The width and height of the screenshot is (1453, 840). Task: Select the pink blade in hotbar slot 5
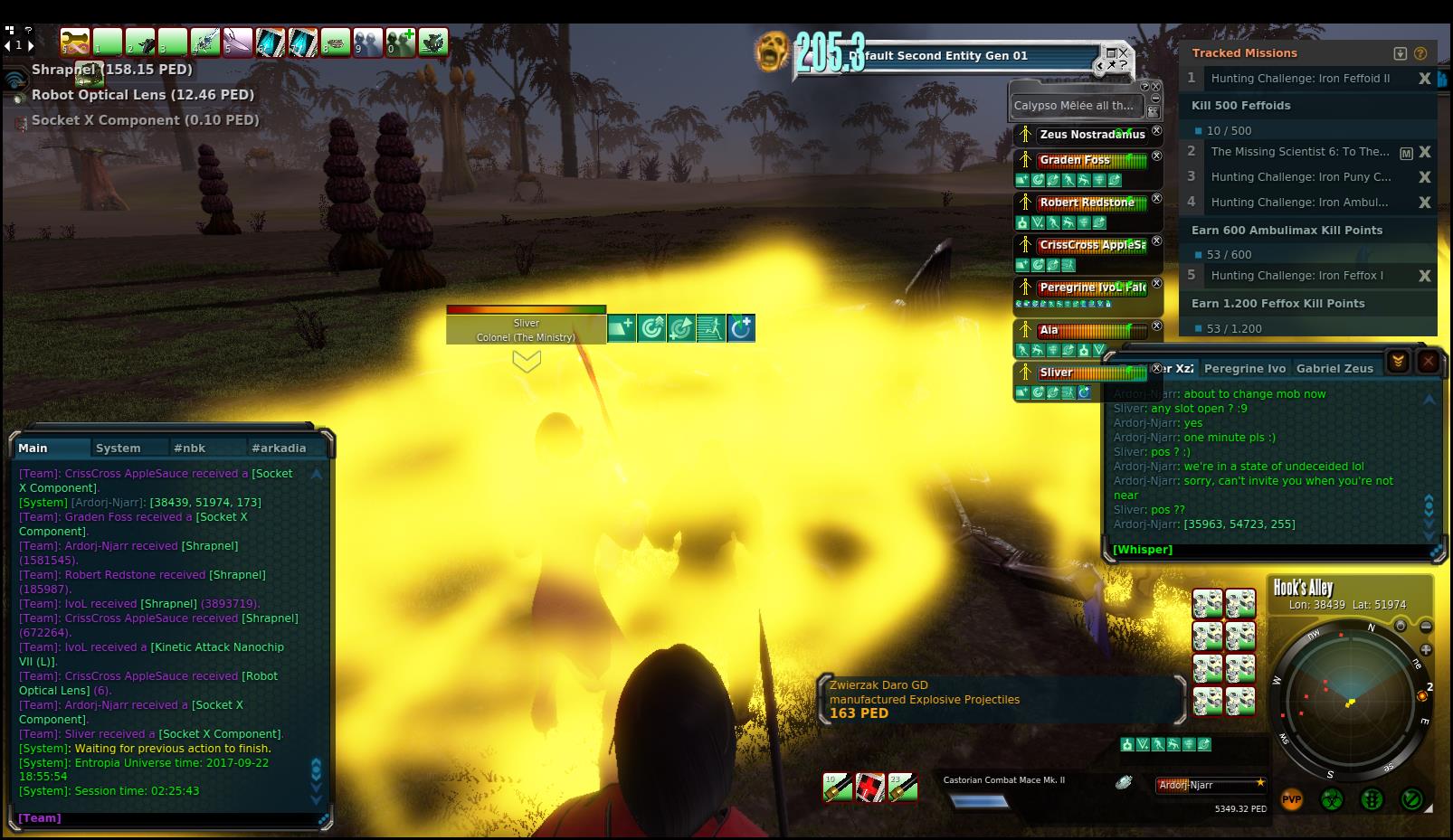[238, 42]
